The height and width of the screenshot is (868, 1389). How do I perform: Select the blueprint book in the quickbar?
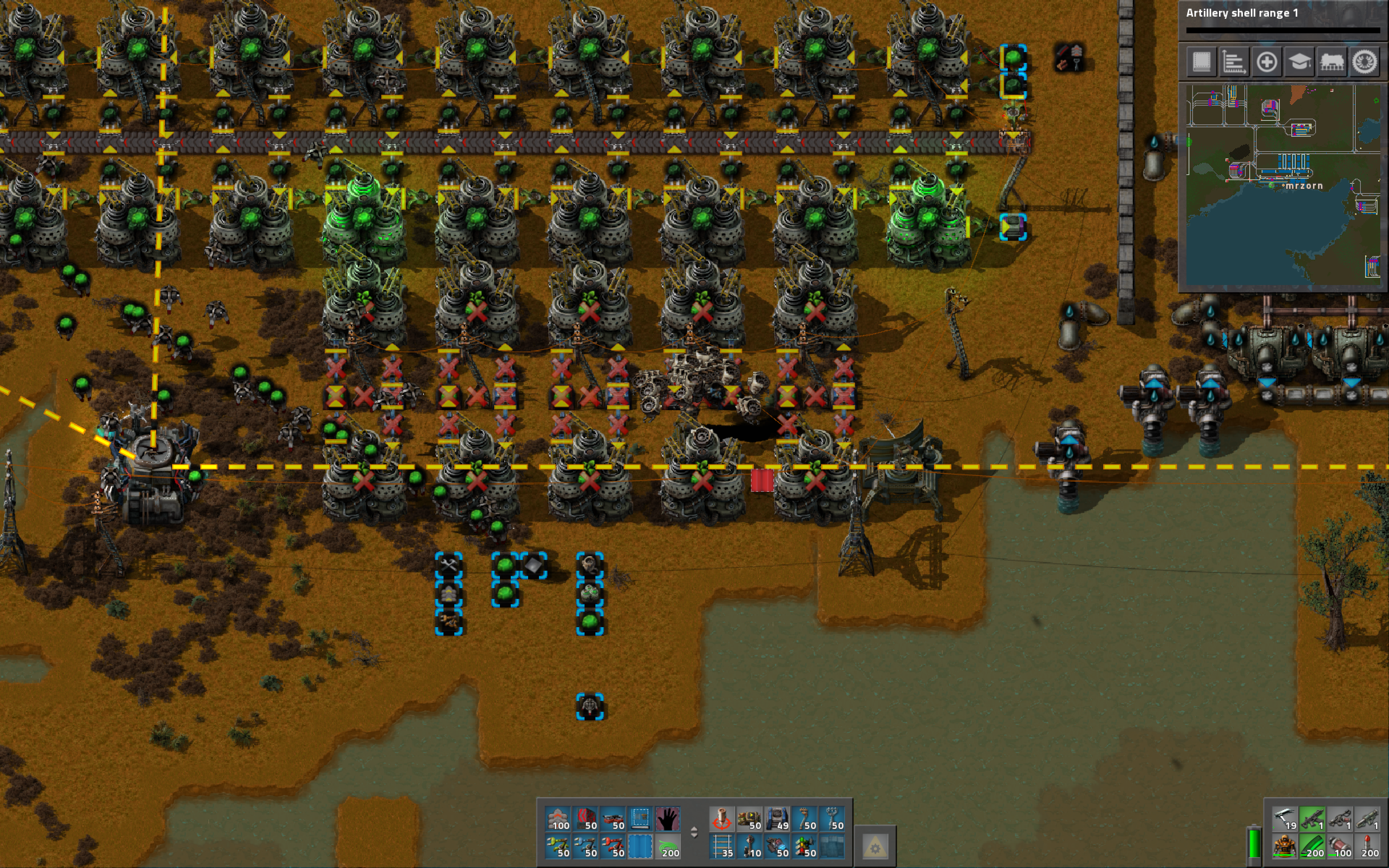point(640,818)
